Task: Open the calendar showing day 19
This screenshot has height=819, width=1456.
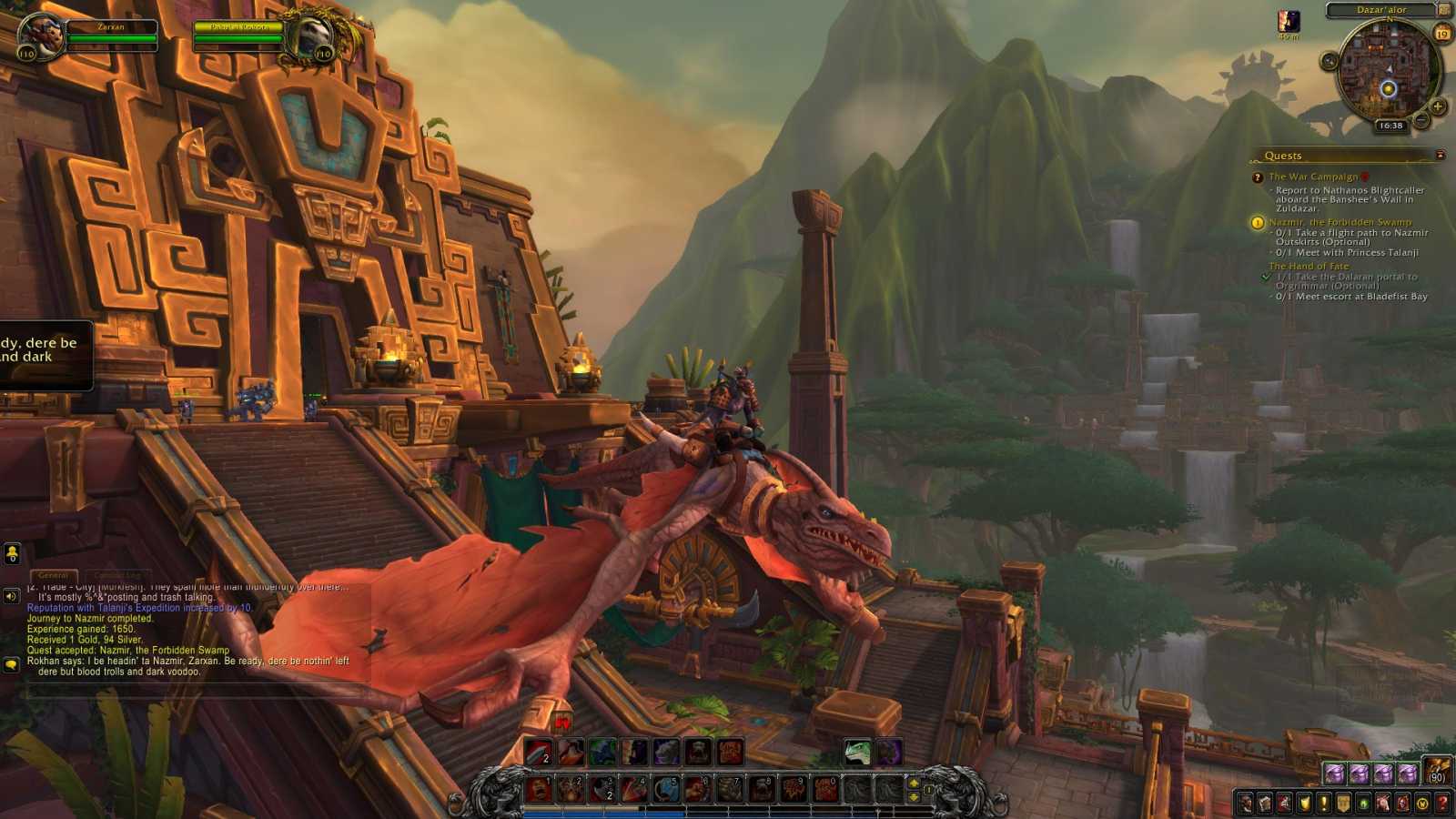Action: [1441, 33]
